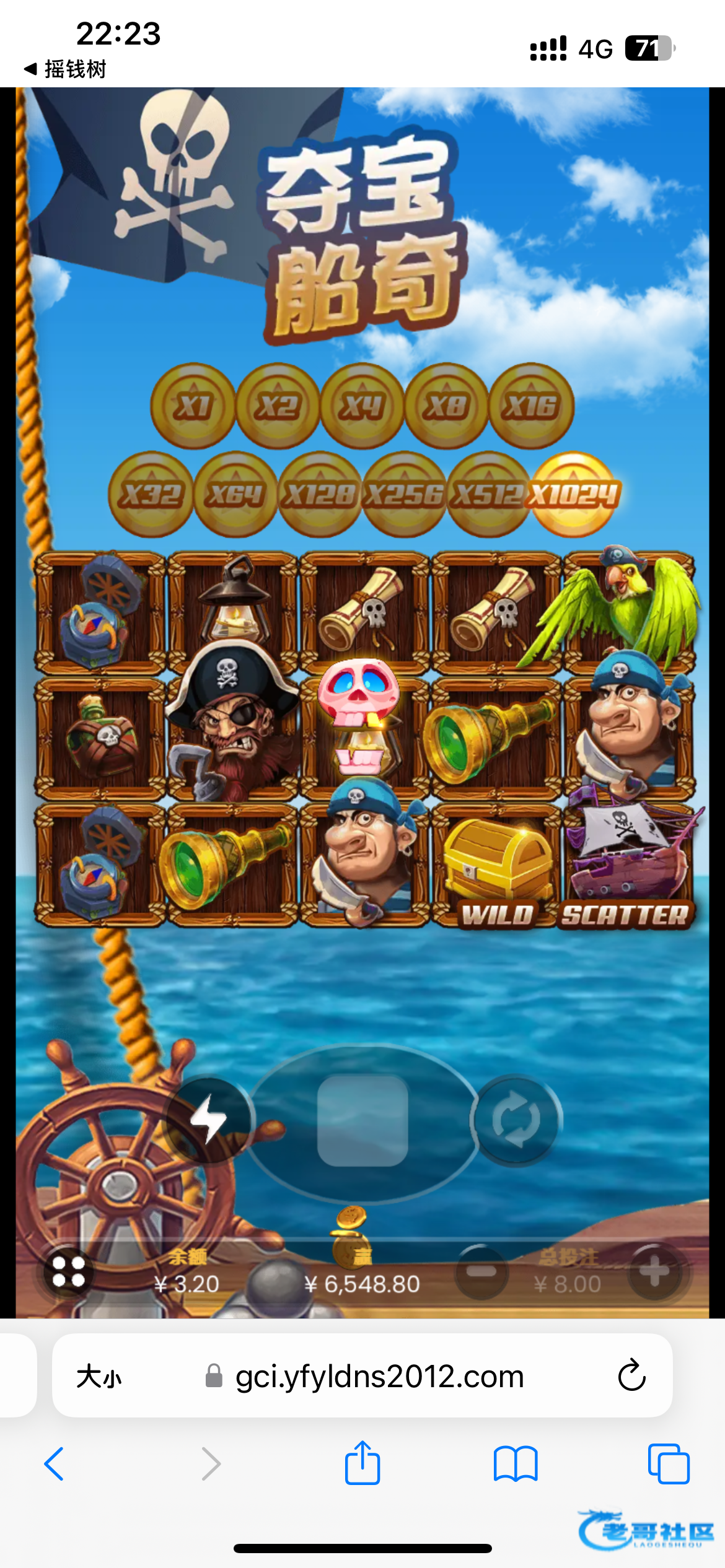Open the four-dot game menu
Viewport: 725px width, 1568px height.
coord(68,1272)
